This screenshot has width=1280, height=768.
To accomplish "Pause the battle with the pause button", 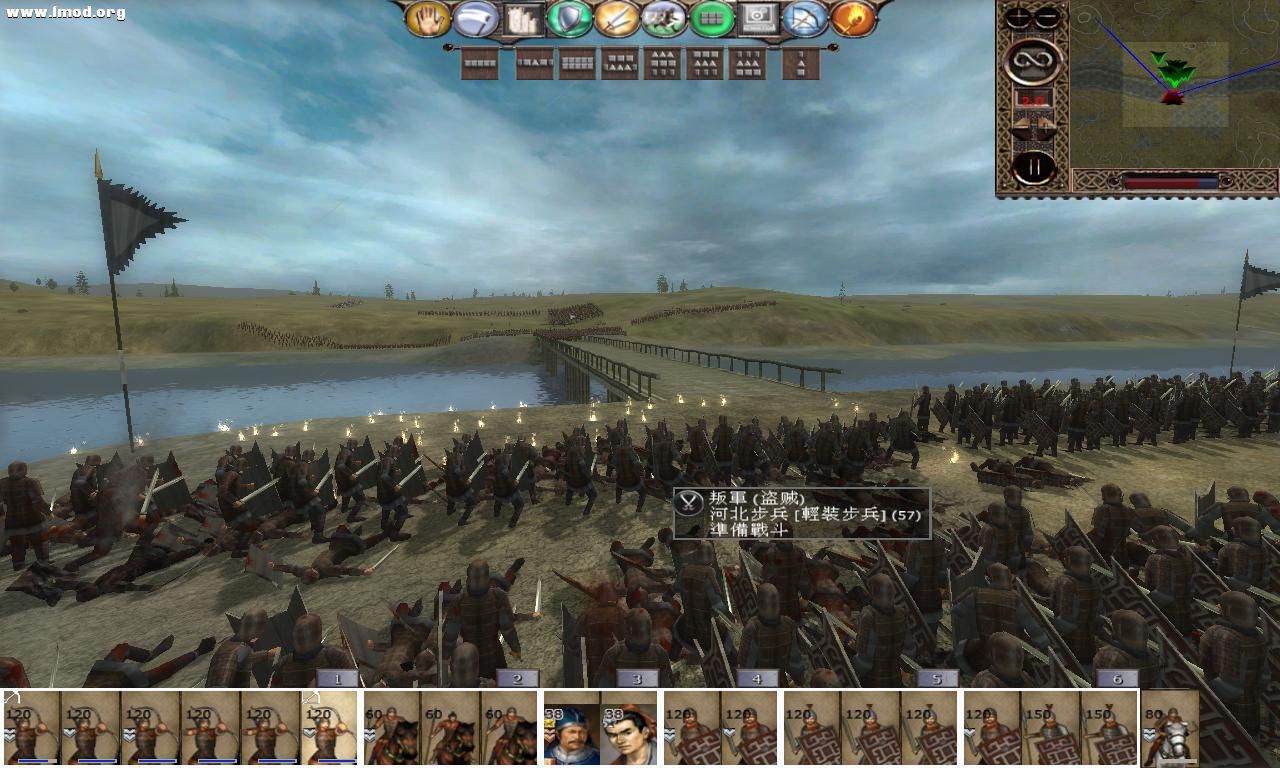I will click(x=1034, y=165).
